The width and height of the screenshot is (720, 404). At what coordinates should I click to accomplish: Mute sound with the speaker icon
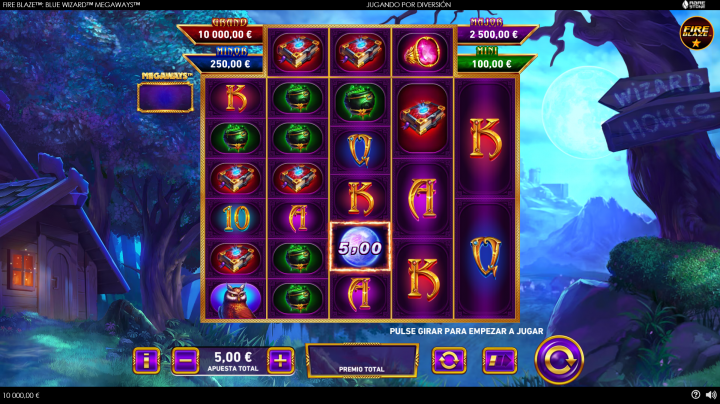[x=711, y=395]
